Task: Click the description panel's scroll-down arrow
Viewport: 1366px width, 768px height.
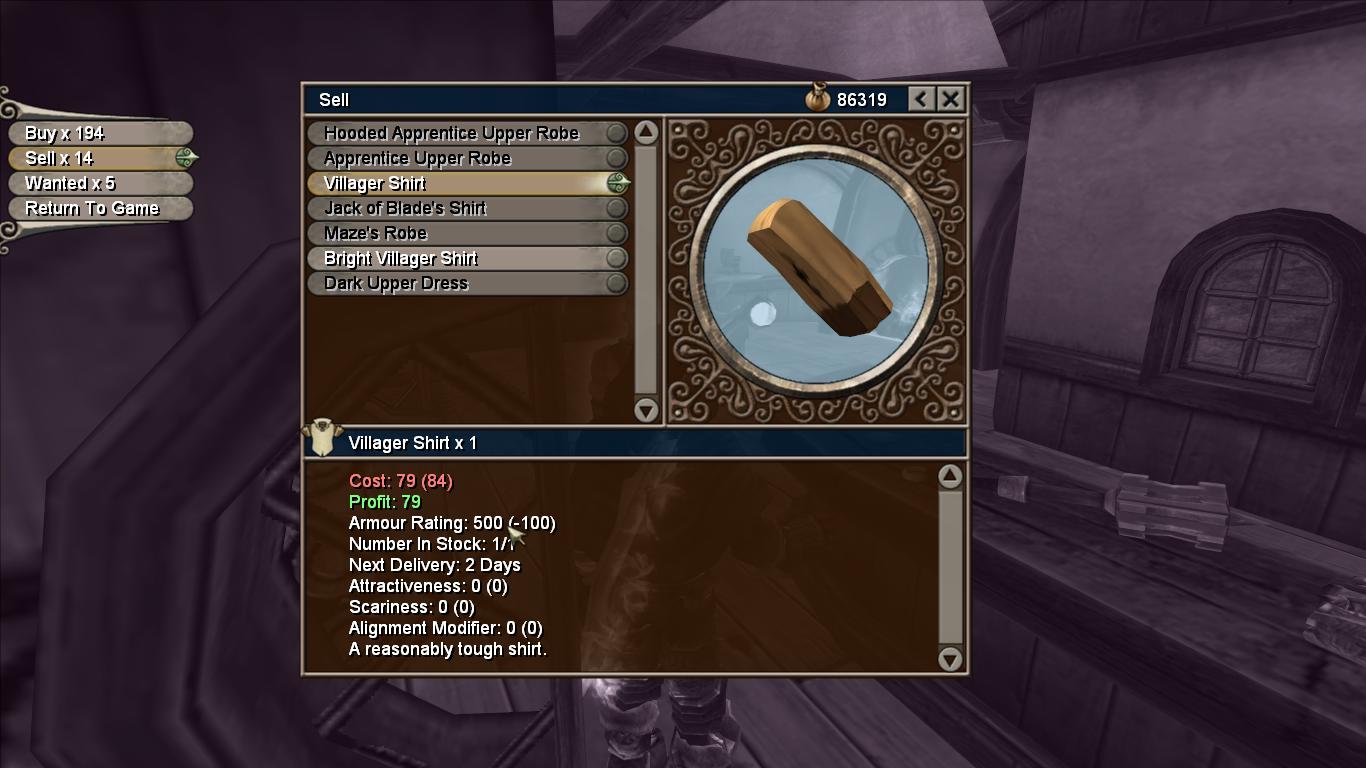Action: click(x=950, y=658)
